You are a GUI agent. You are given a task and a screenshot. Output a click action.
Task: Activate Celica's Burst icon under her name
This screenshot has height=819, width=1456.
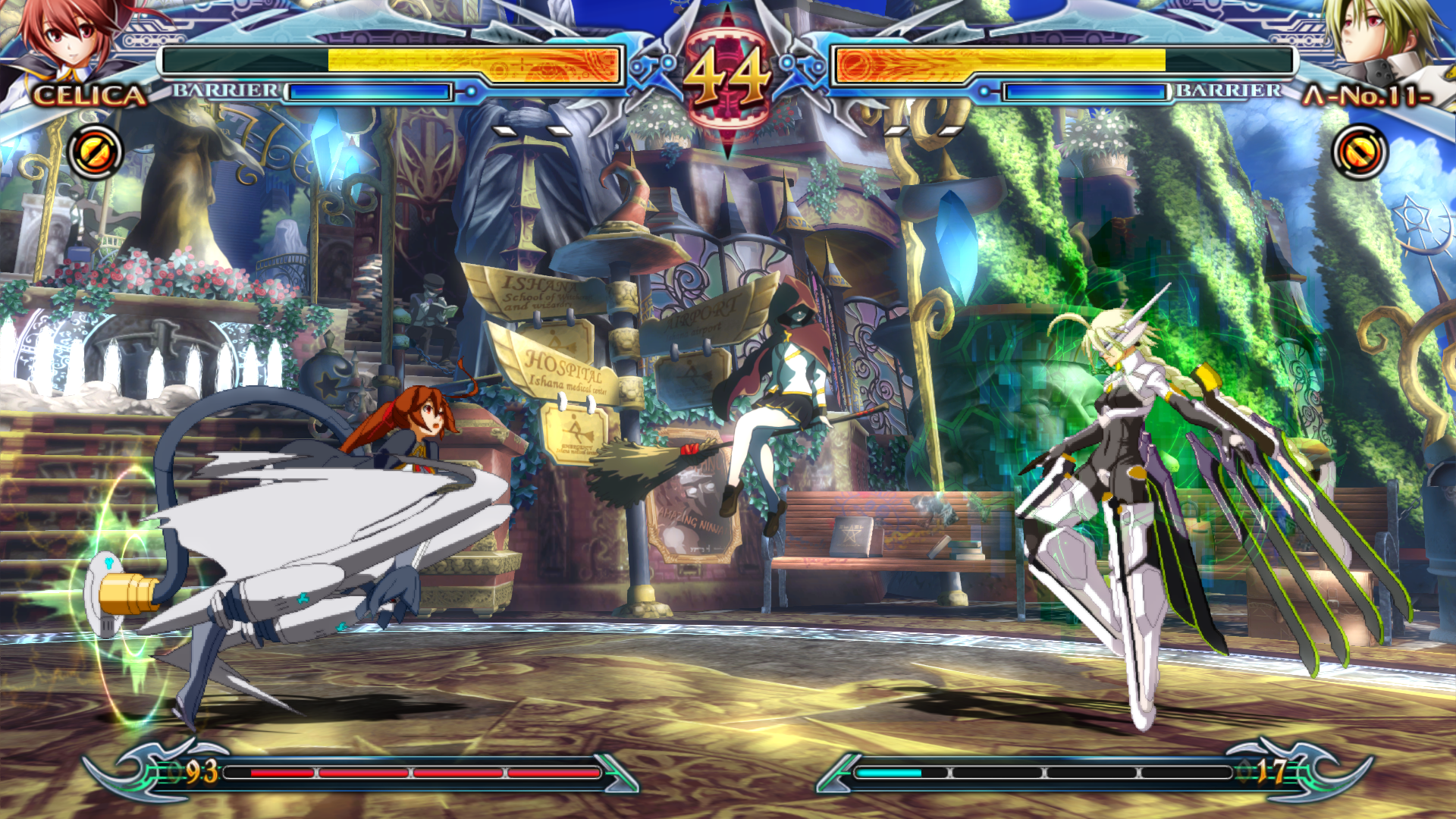pyautogui.click(x=96, y=152)
